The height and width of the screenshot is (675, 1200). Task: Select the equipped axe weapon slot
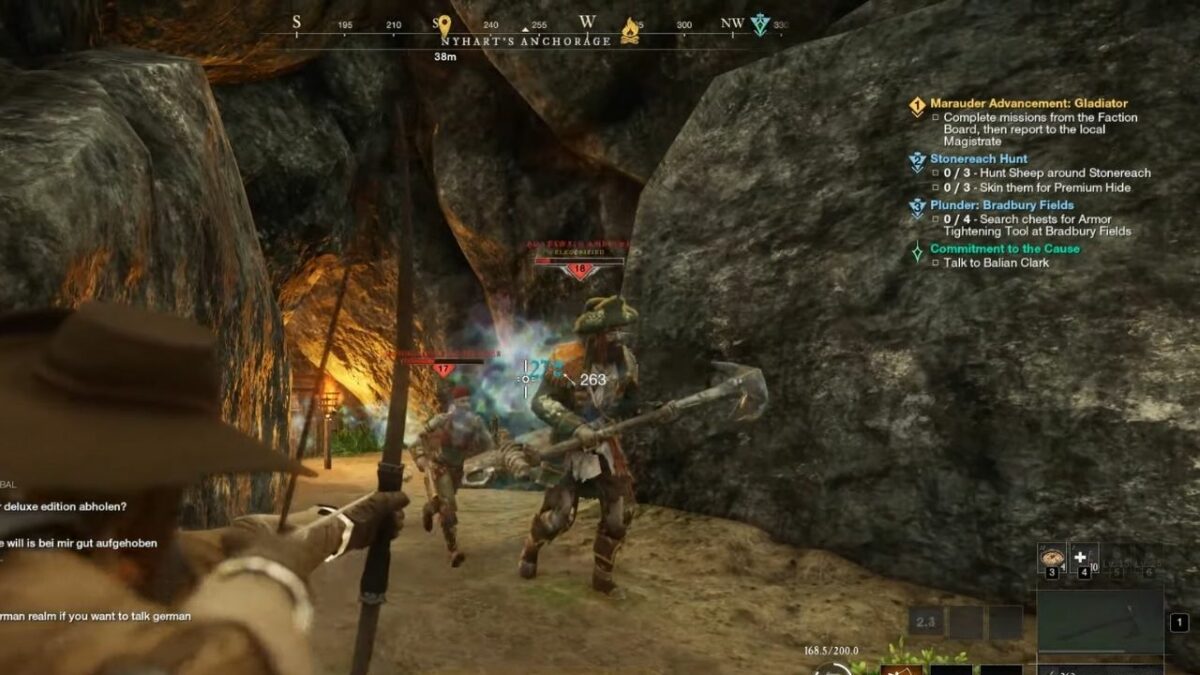coord(1099,620)
